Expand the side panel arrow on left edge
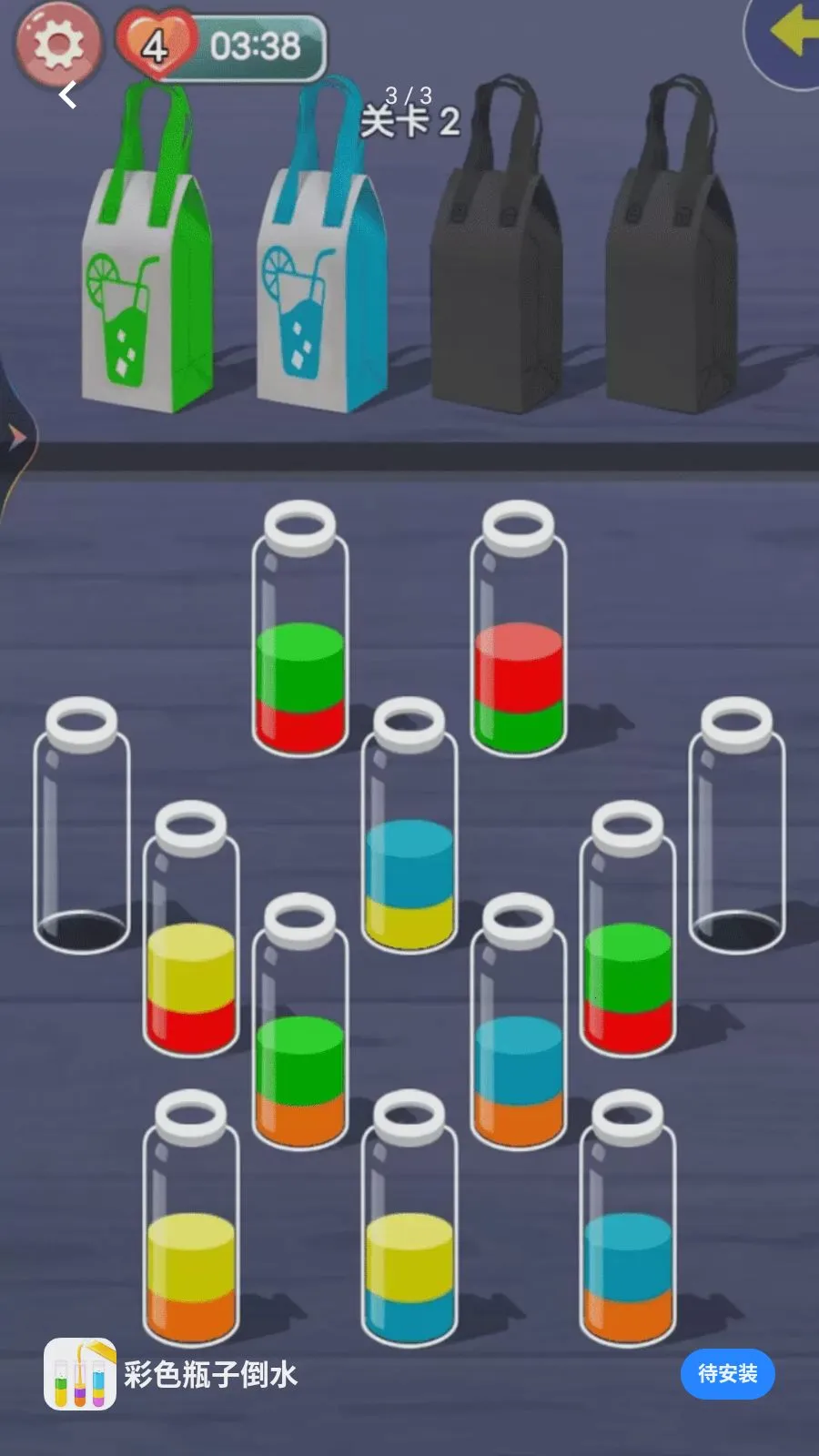The width and height of the screenshot is (819, 1456). (15, 438)
